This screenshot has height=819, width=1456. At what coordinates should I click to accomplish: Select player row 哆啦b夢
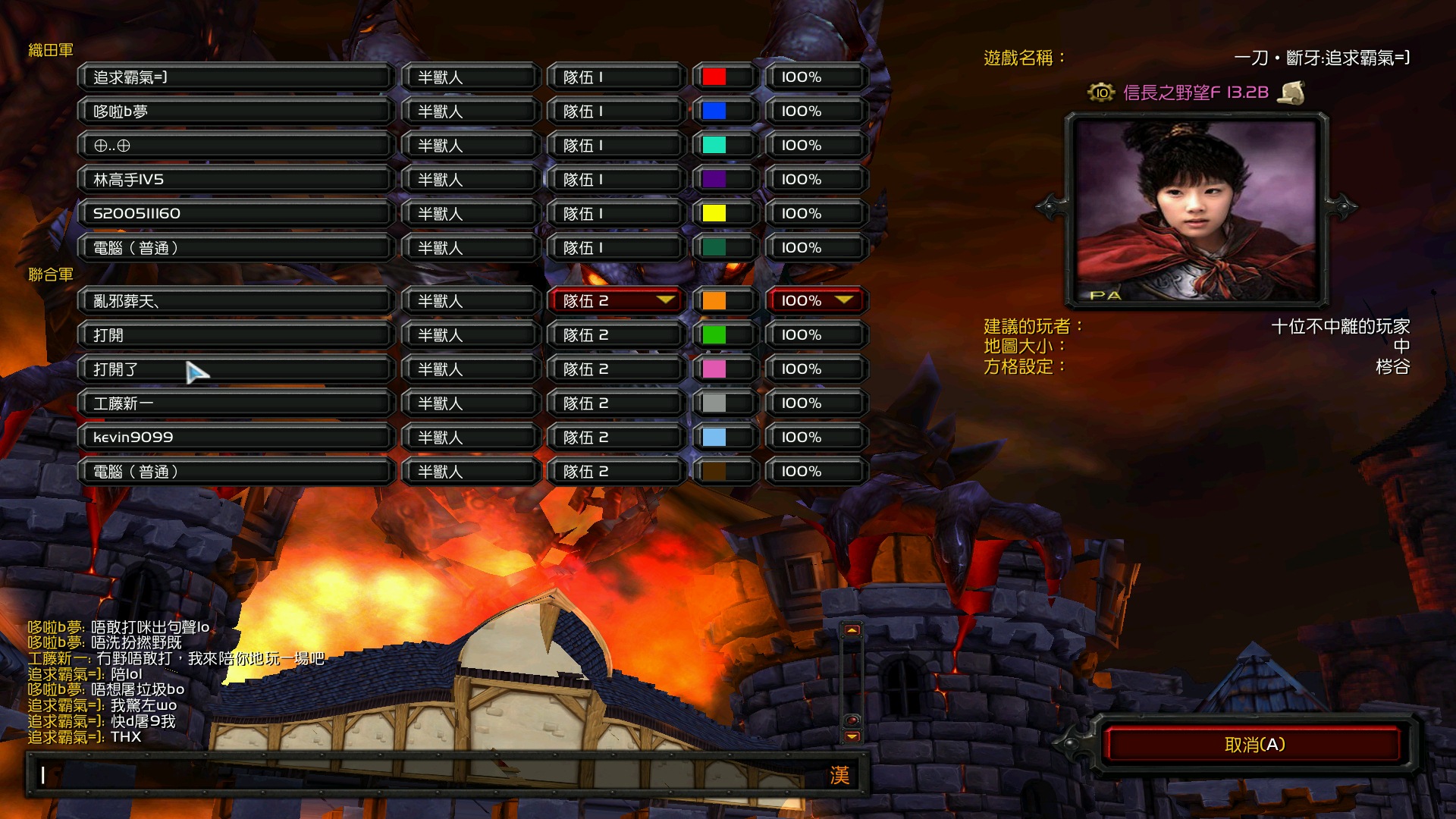(235, 111)
